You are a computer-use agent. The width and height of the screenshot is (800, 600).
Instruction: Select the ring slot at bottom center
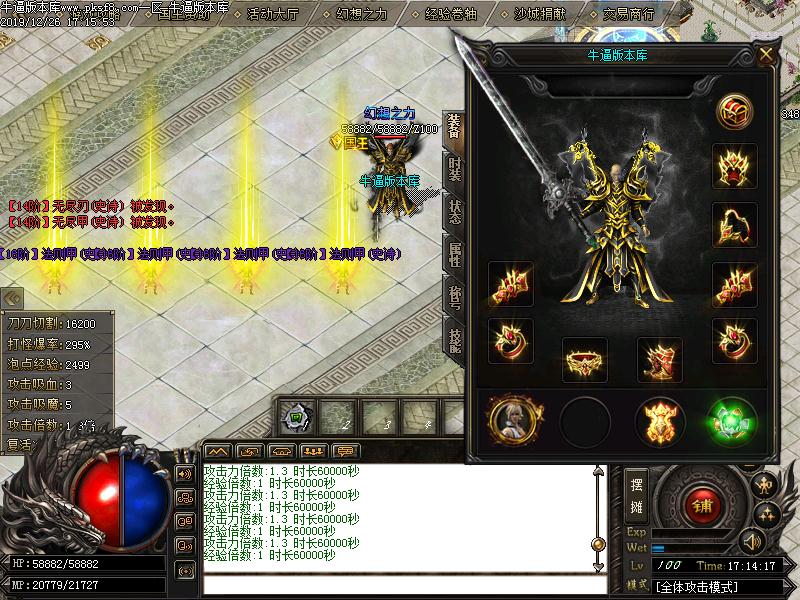(x=585, y=360)
